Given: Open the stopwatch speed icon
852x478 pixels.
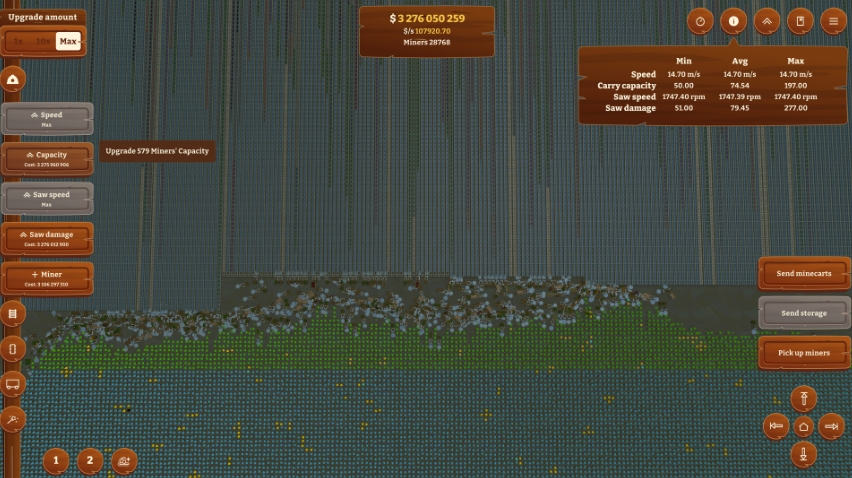Looking at the screenshot, I should [x=701, y=21].
